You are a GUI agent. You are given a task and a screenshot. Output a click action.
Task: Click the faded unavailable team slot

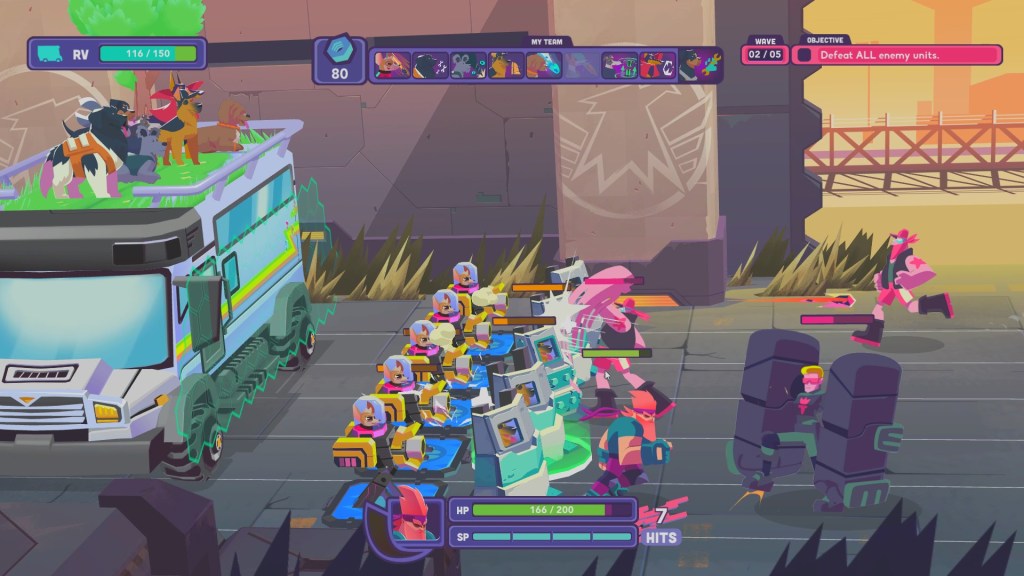(x=581, y=65)
